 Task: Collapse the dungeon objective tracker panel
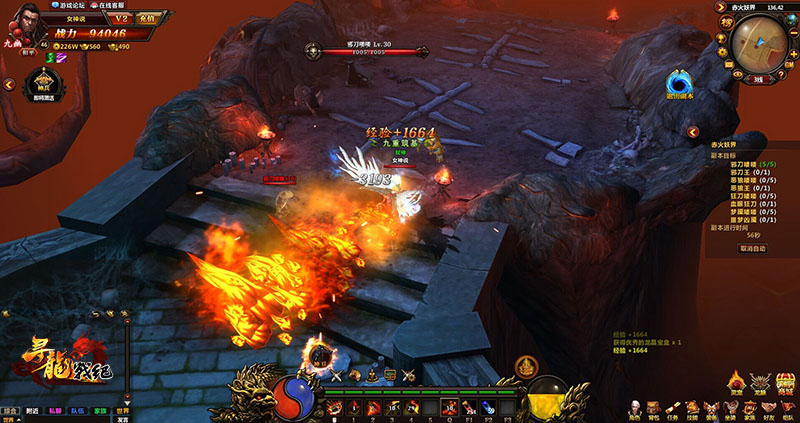point(691,131)
